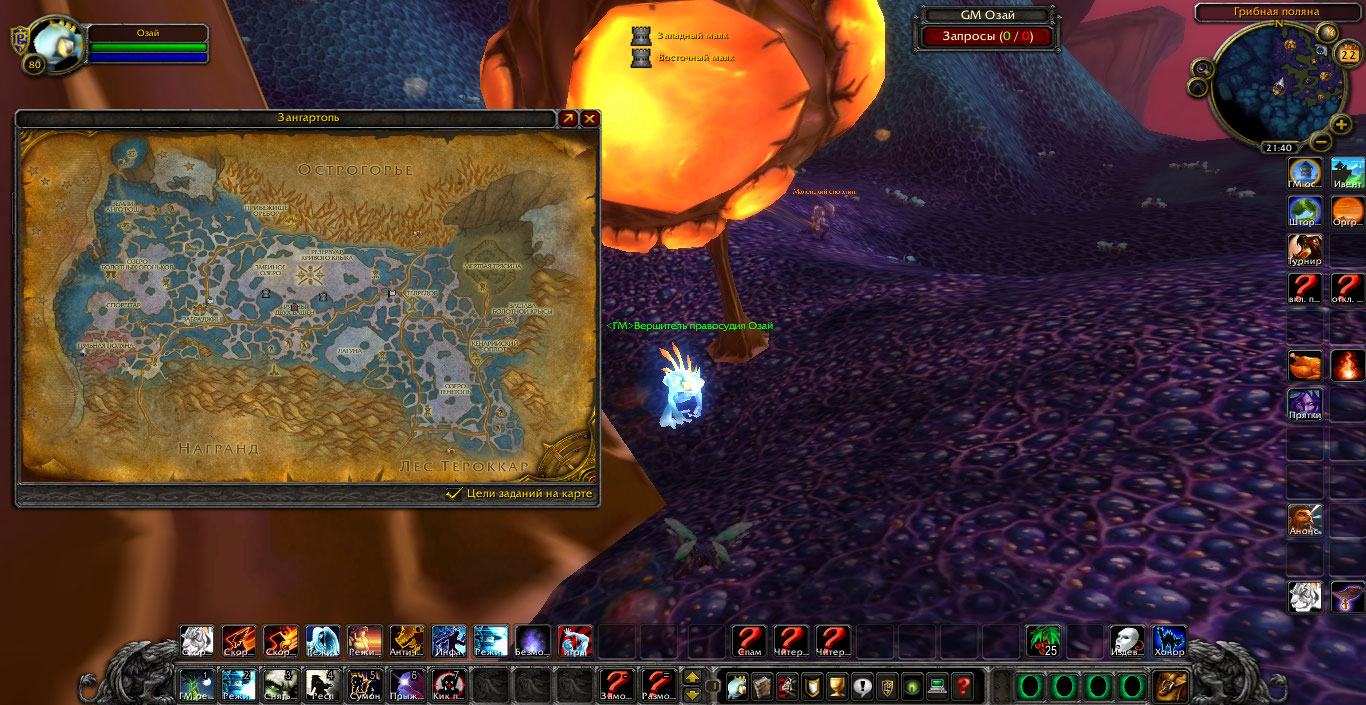Open the achievements trophy micro button
This screenshot has width=1366, height=705.
[837, 687]
